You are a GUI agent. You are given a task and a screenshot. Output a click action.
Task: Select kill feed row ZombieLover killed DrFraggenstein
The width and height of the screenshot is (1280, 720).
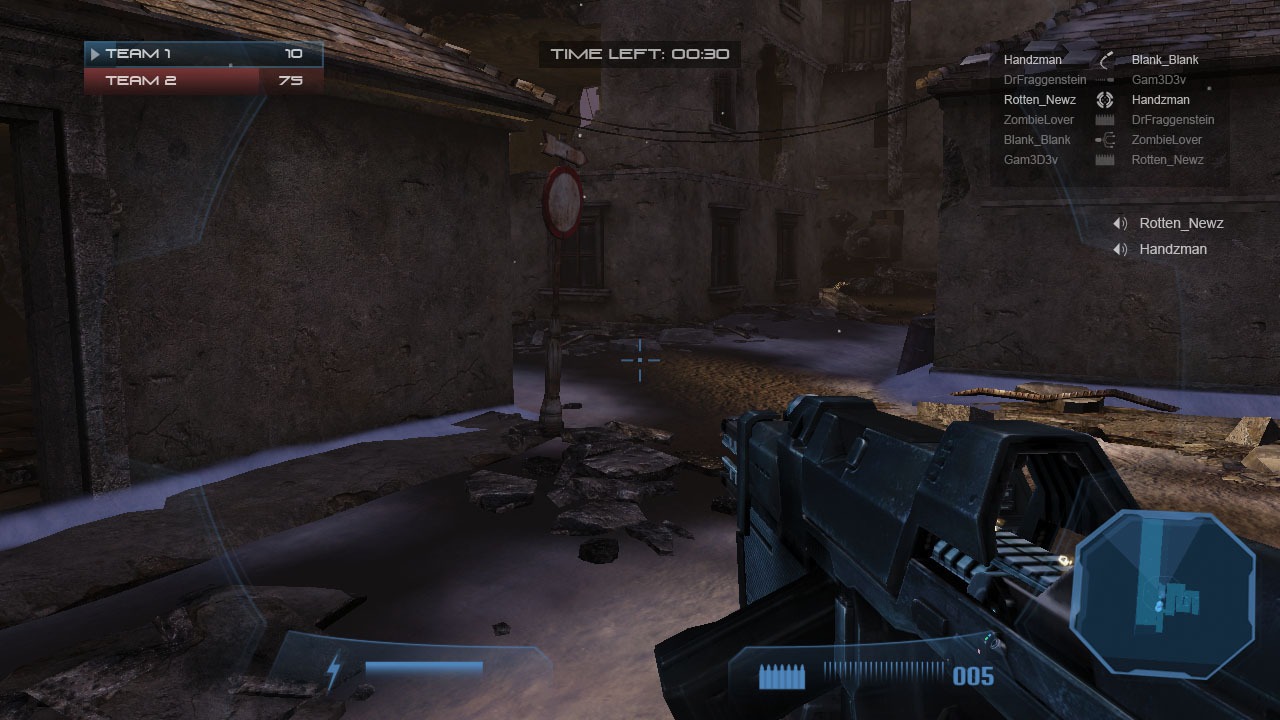tap(1105, 120)
